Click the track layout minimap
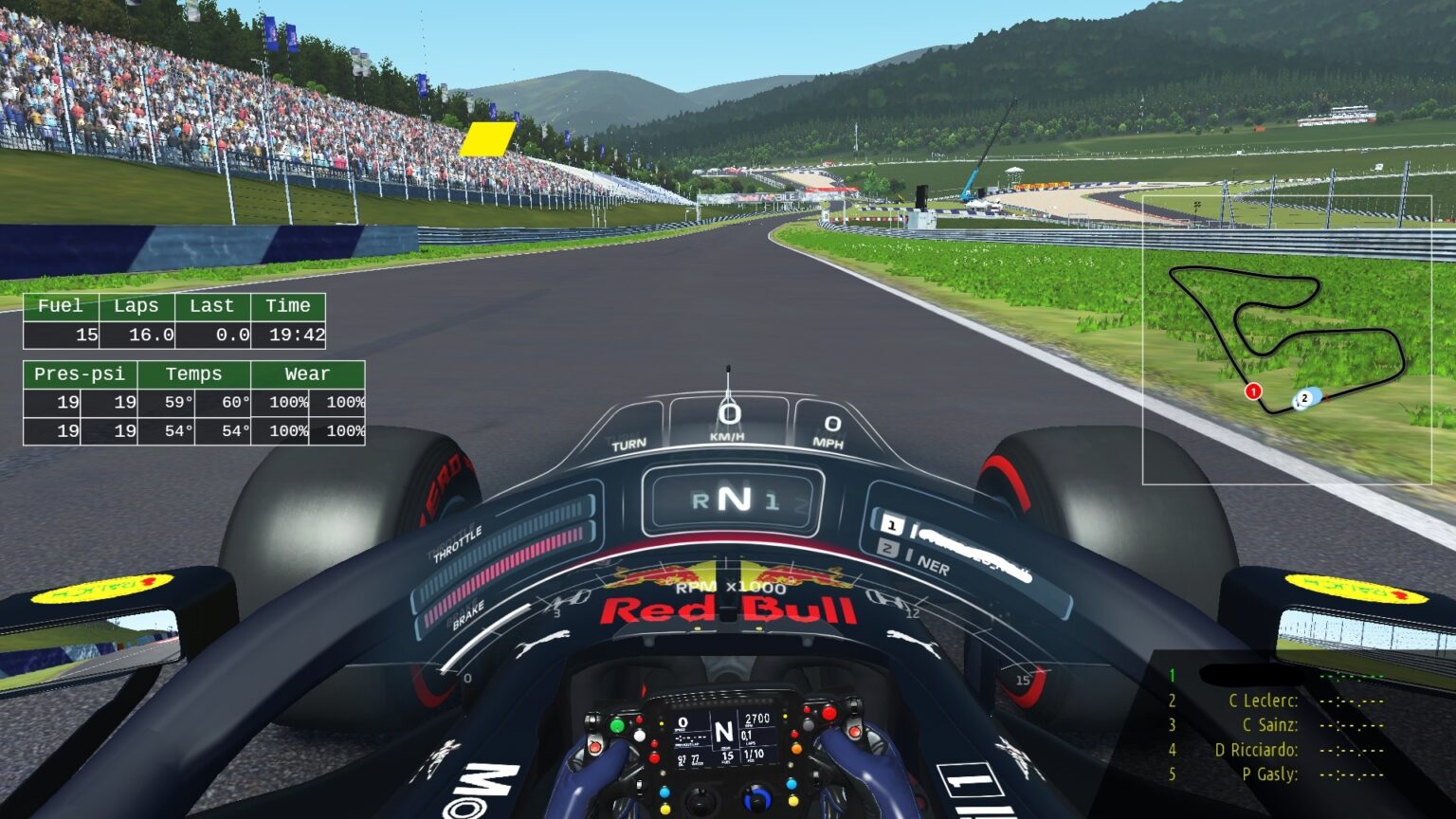1456x819 pixels. 1286,339
